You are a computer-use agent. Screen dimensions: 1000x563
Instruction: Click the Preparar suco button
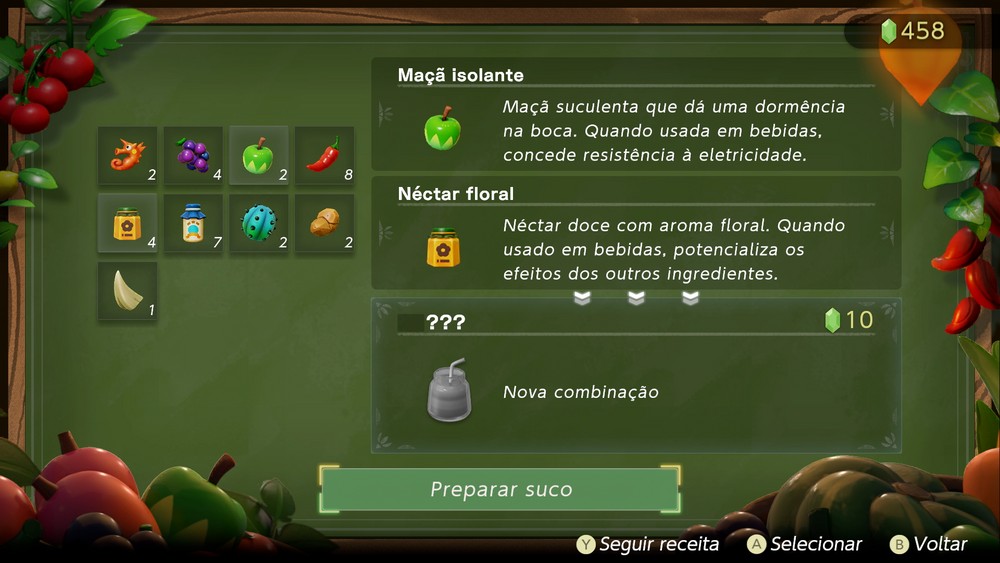coord(500,490)
